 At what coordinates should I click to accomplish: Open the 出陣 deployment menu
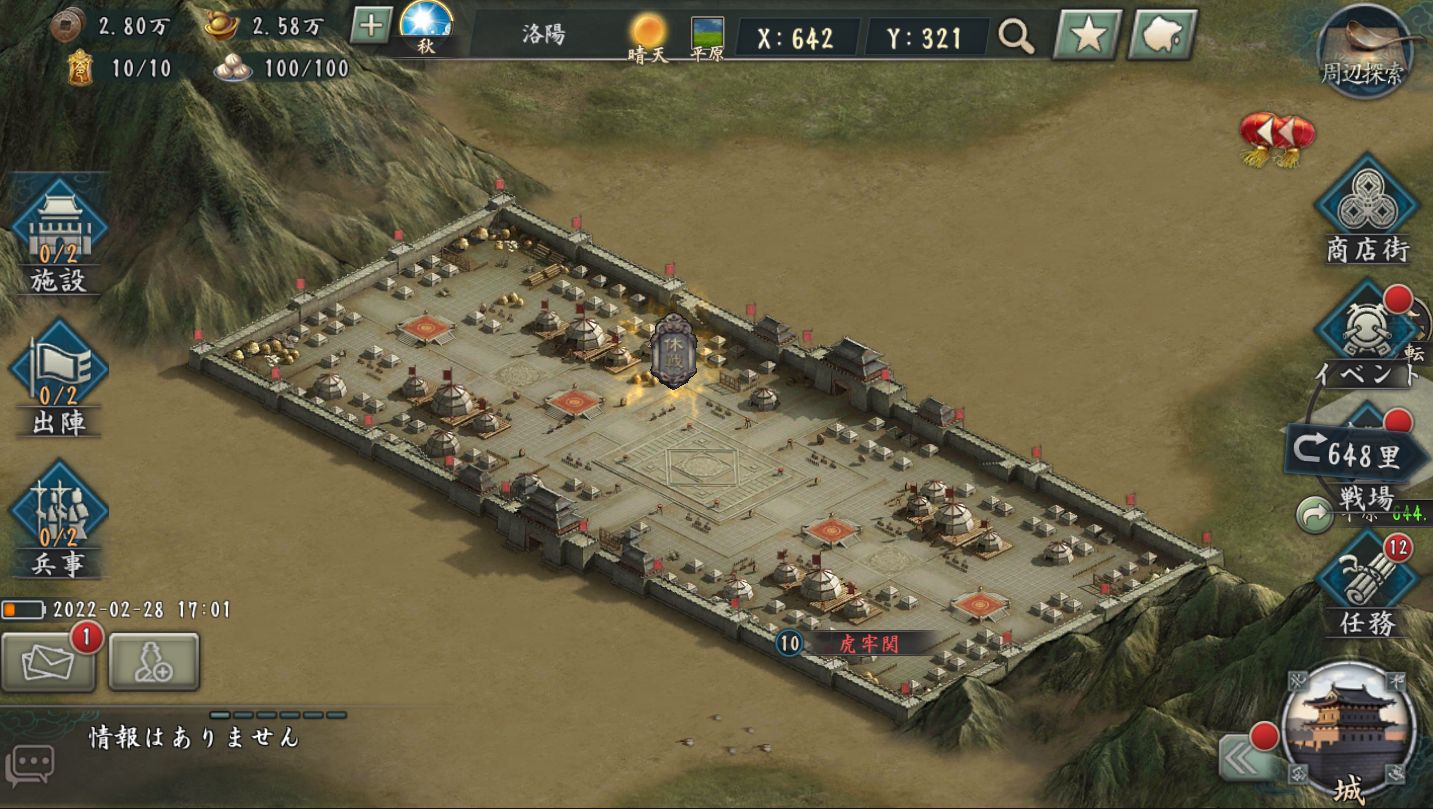[58, 376]
